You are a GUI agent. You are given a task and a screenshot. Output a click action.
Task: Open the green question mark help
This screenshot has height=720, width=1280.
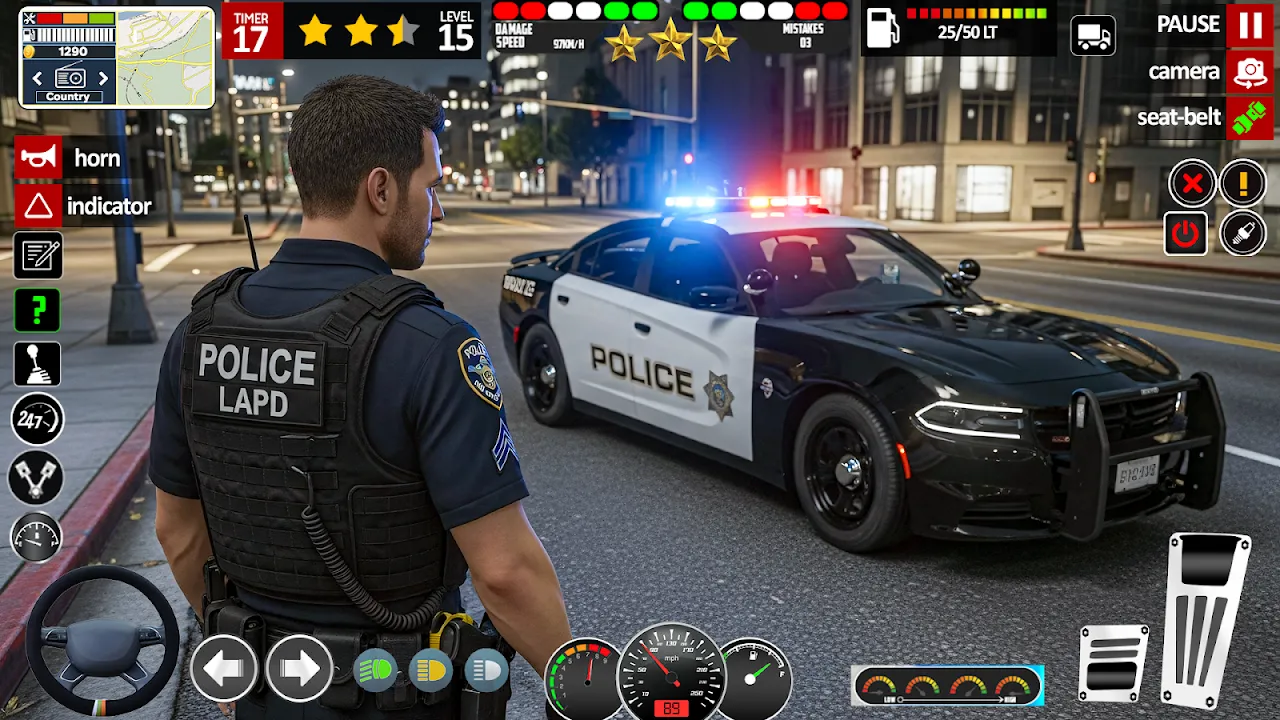(x=38, y=310)
